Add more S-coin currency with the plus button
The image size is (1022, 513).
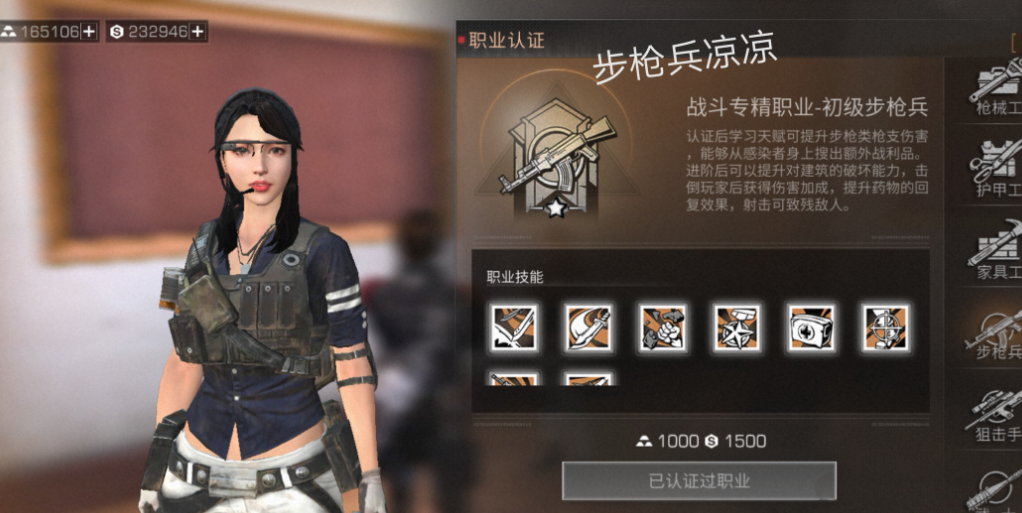198,31
